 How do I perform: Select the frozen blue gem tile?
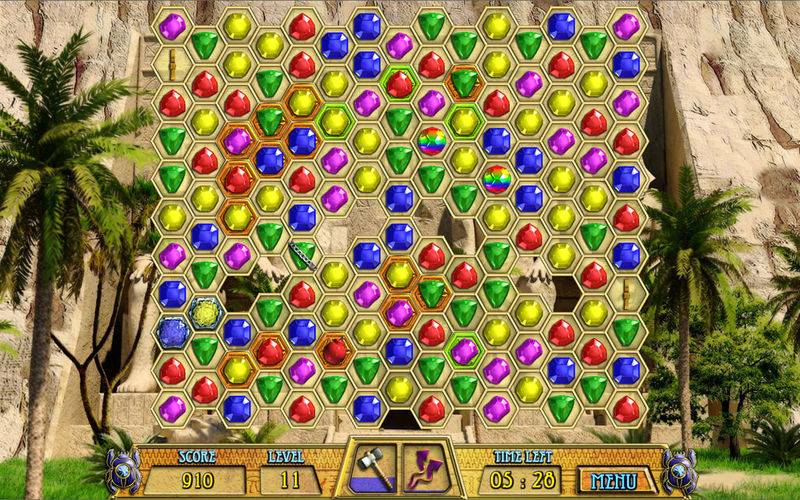pyautogui.click(x=173, y=332)
